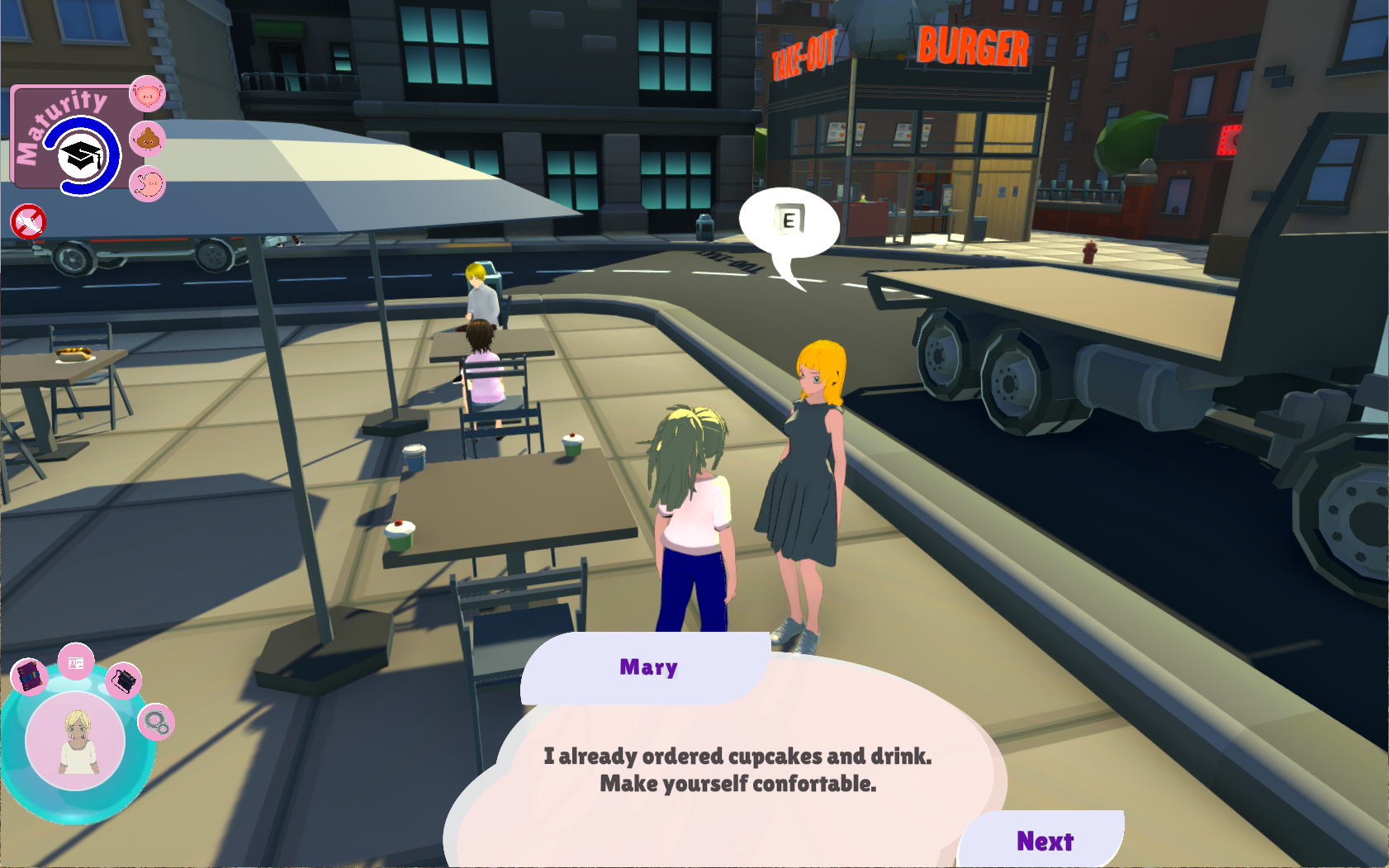Open the Mary name plate above the dialogue
1389x868 pixels.
click(648, 667)
